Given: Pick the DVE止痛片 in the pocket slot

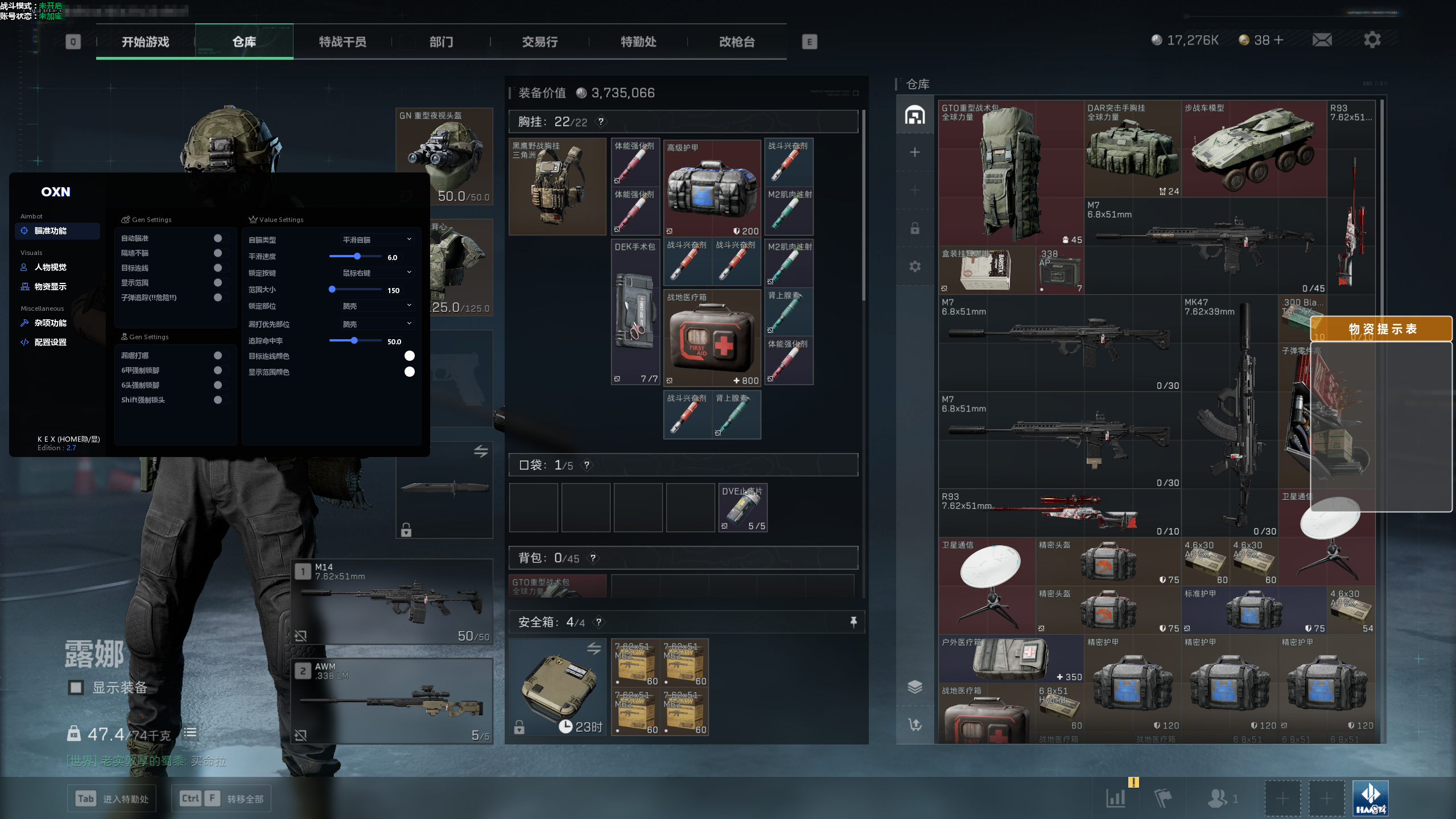Looking at the screenshot, I should (x=743, y=508).
